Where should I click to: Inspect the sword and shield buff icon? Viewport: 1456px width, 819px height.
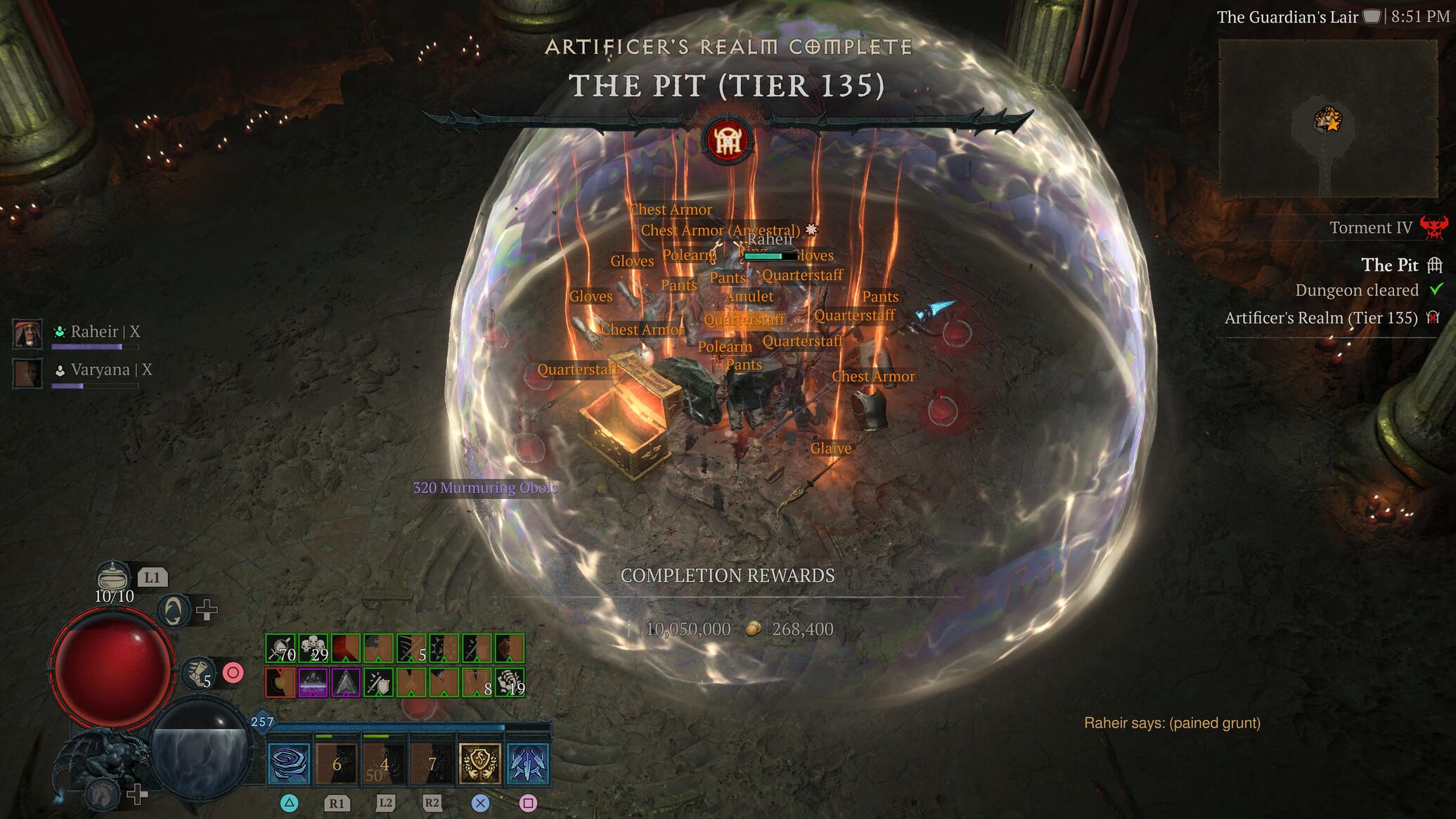pos(378,683)
